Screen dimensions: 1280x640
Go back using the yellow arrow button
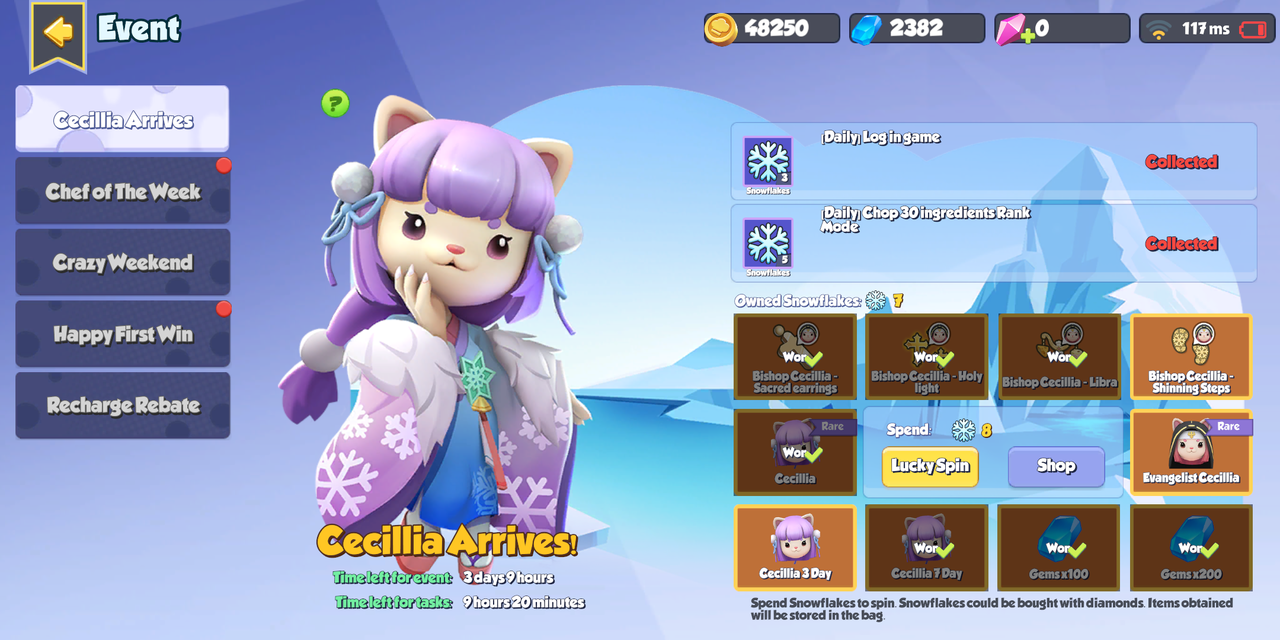(x=58, y=33)
